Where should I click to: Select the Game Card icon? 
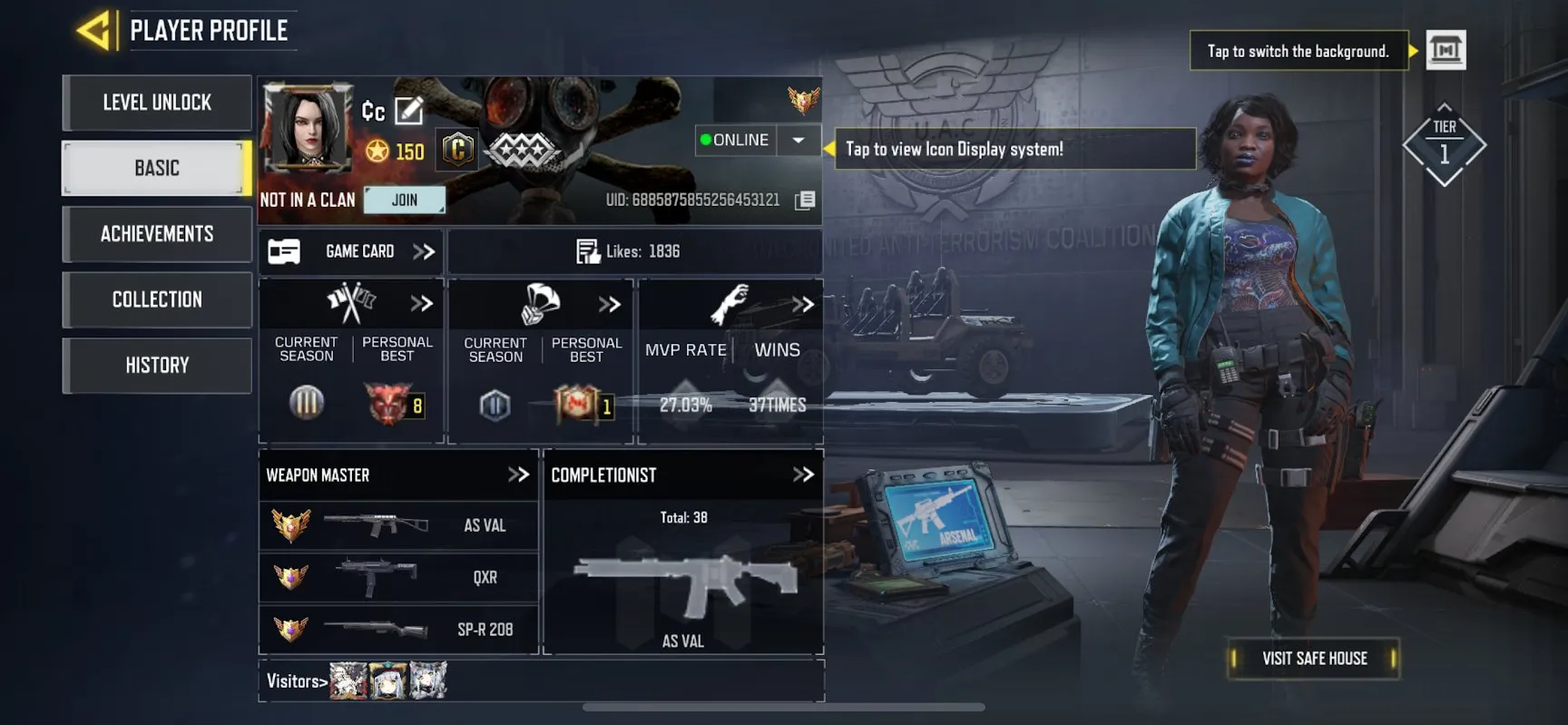[284, 251]
